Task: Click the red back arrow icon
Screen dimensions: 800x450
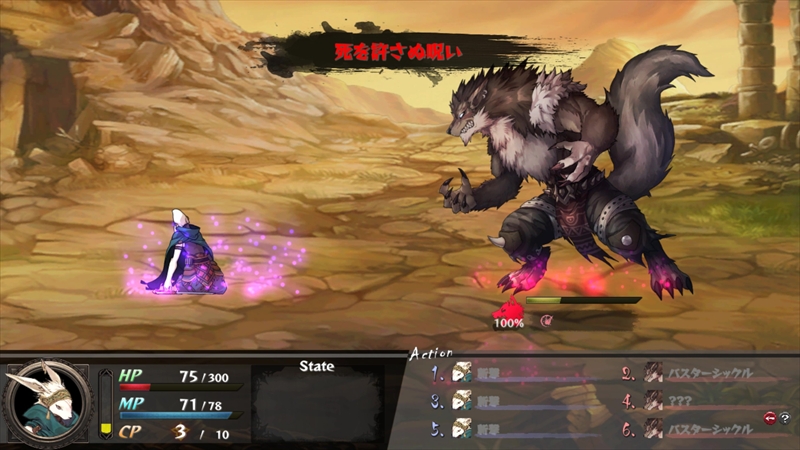Action: coord(770,418)
